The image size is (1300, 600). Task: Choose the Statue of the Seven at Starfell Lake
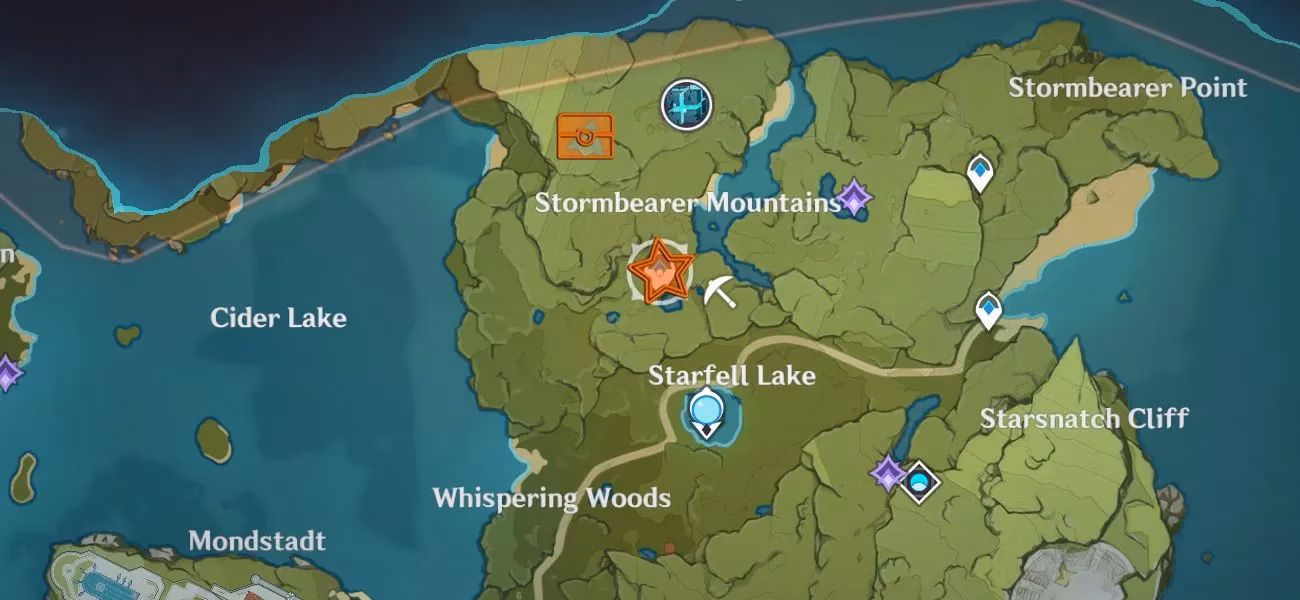pos(707,412)
